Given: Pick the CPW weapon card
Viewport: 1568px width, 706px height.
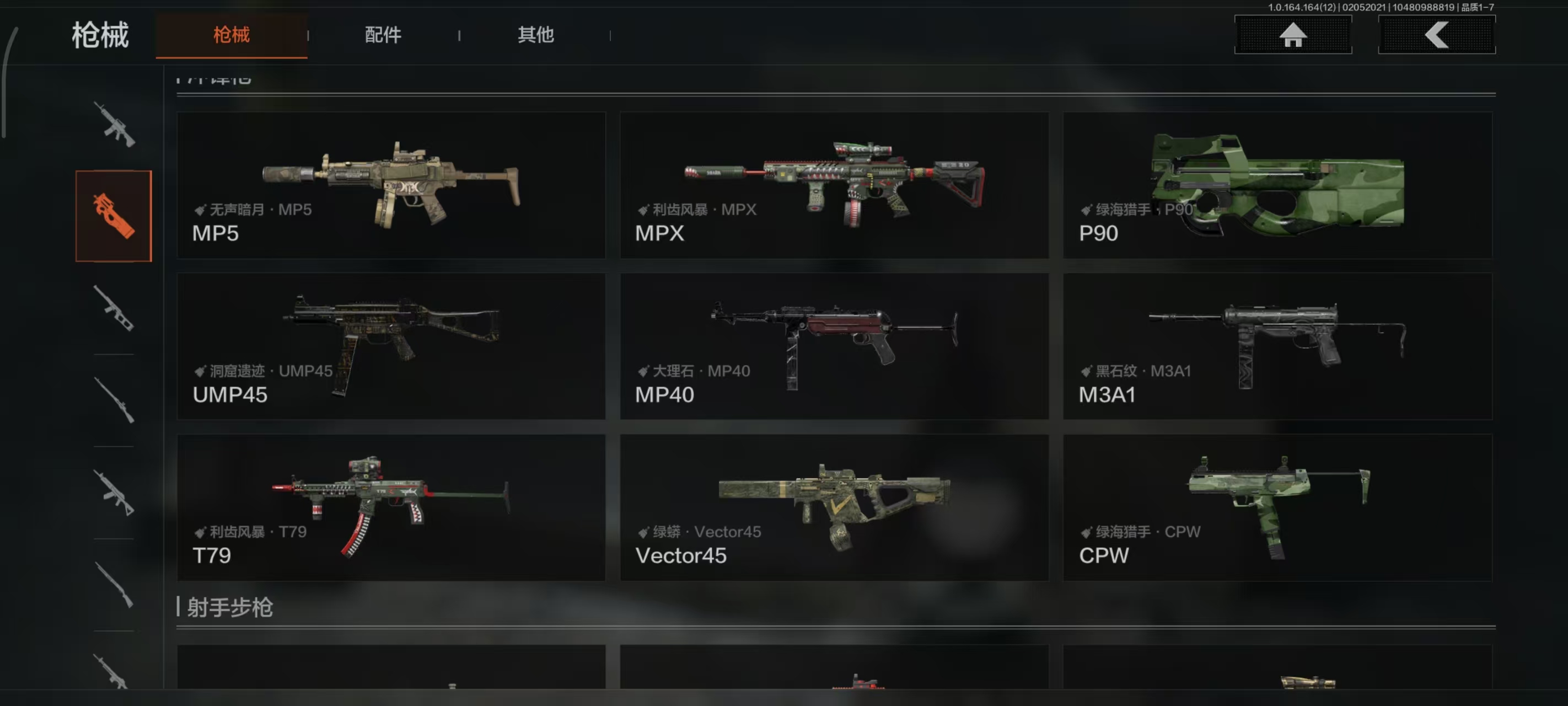Looking at the screenshot, I should 1277,507.
